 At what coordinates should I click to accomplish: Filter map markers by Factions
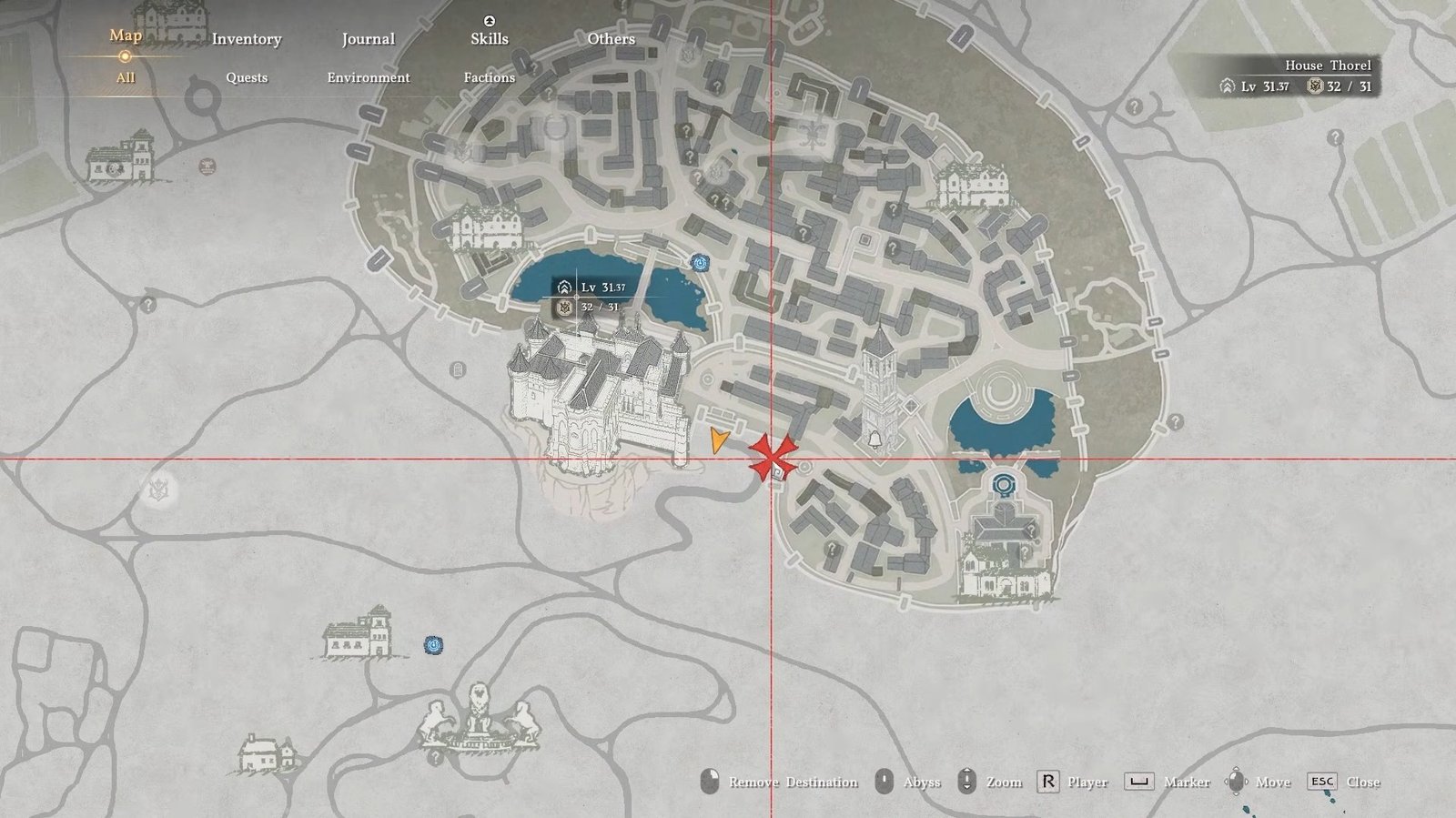click(x=490, y=77)
